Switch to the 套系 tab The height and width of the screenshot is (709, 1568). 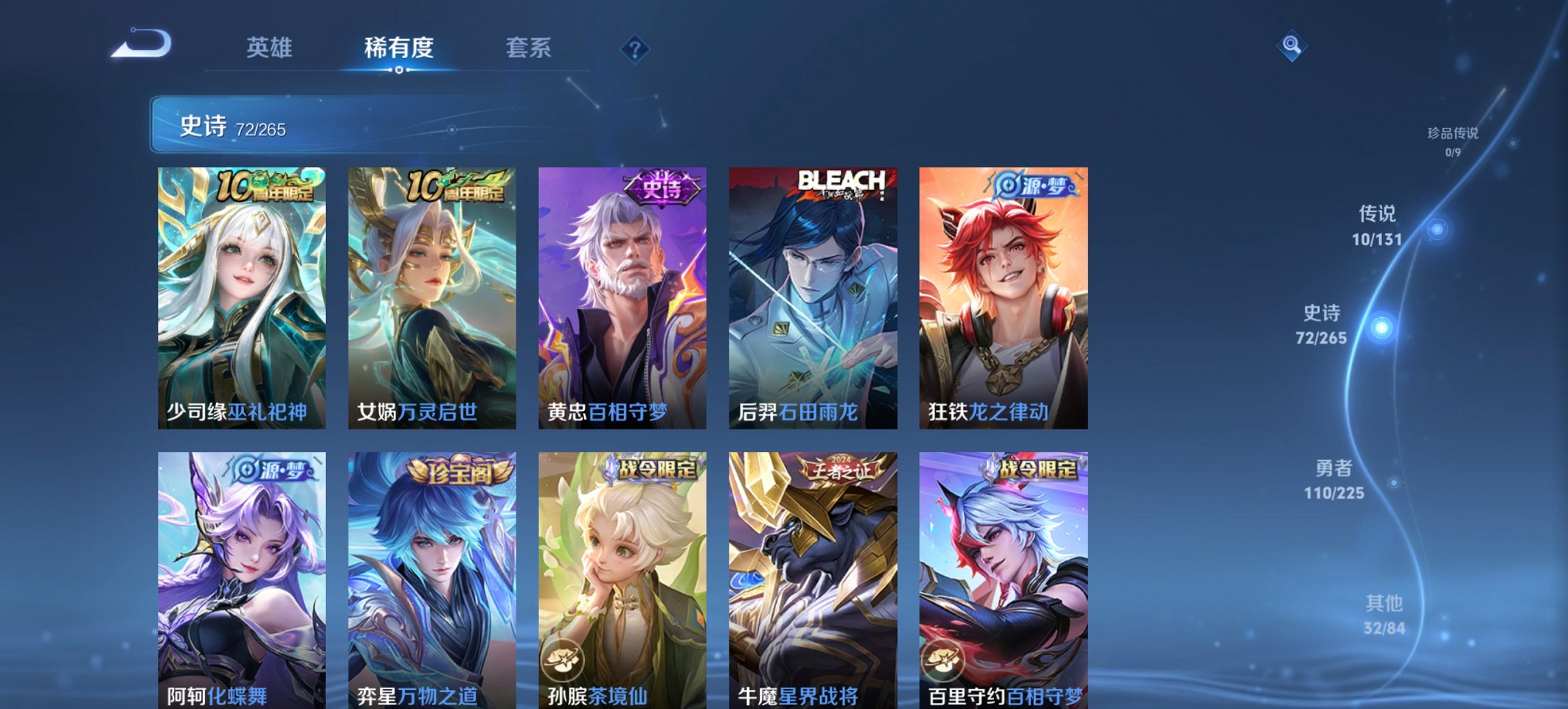529,48
